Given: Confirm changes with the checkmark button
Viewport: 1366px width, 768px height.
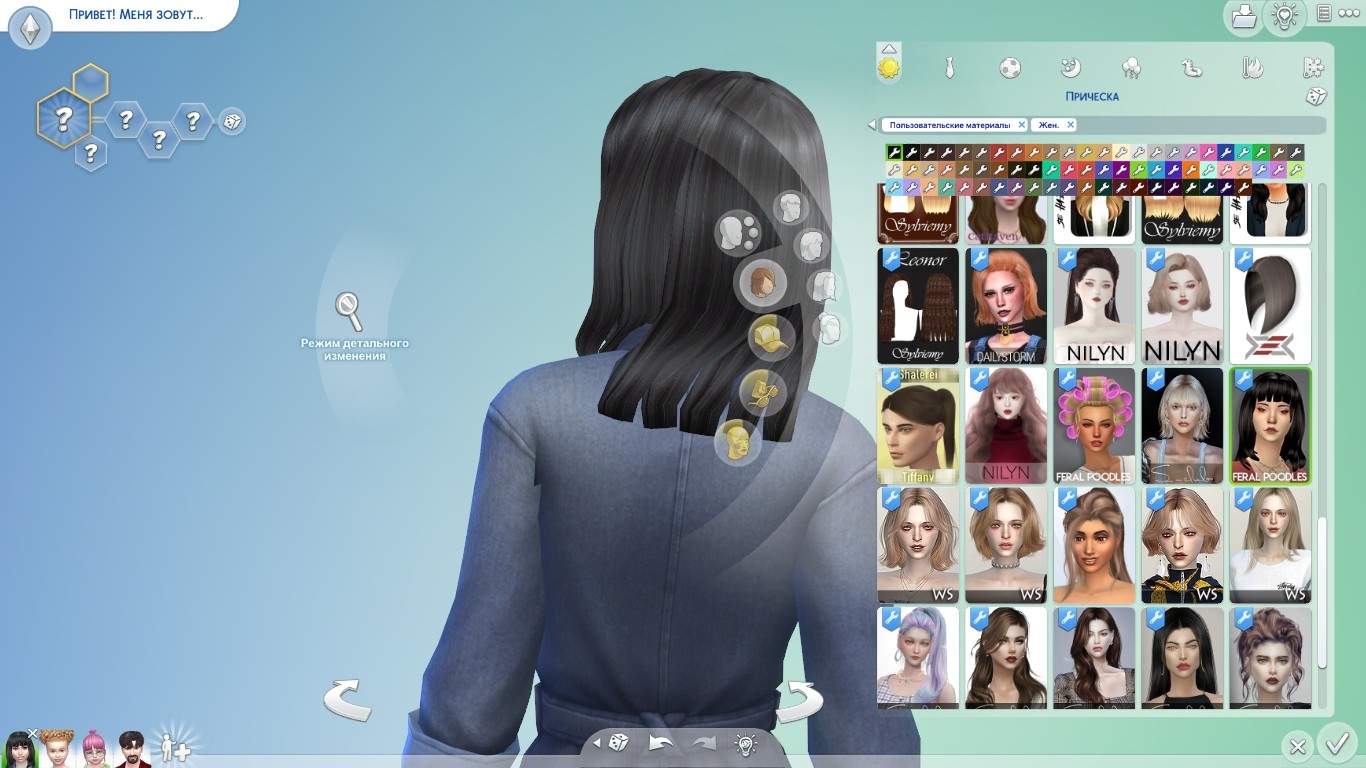Looking at the screenshot, I should tap(1335, 745).
